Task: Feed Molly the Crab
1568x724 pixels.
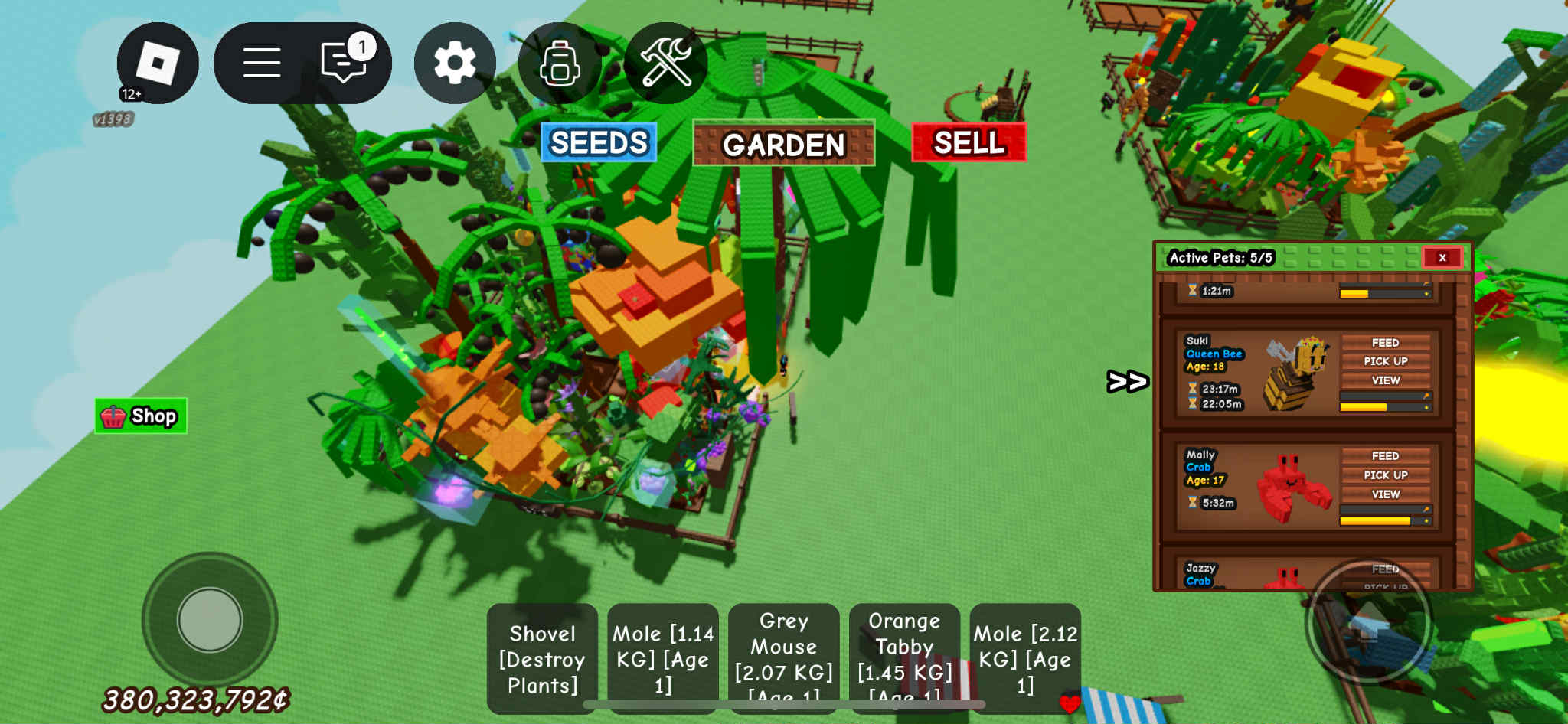Action: [1385, 456]
